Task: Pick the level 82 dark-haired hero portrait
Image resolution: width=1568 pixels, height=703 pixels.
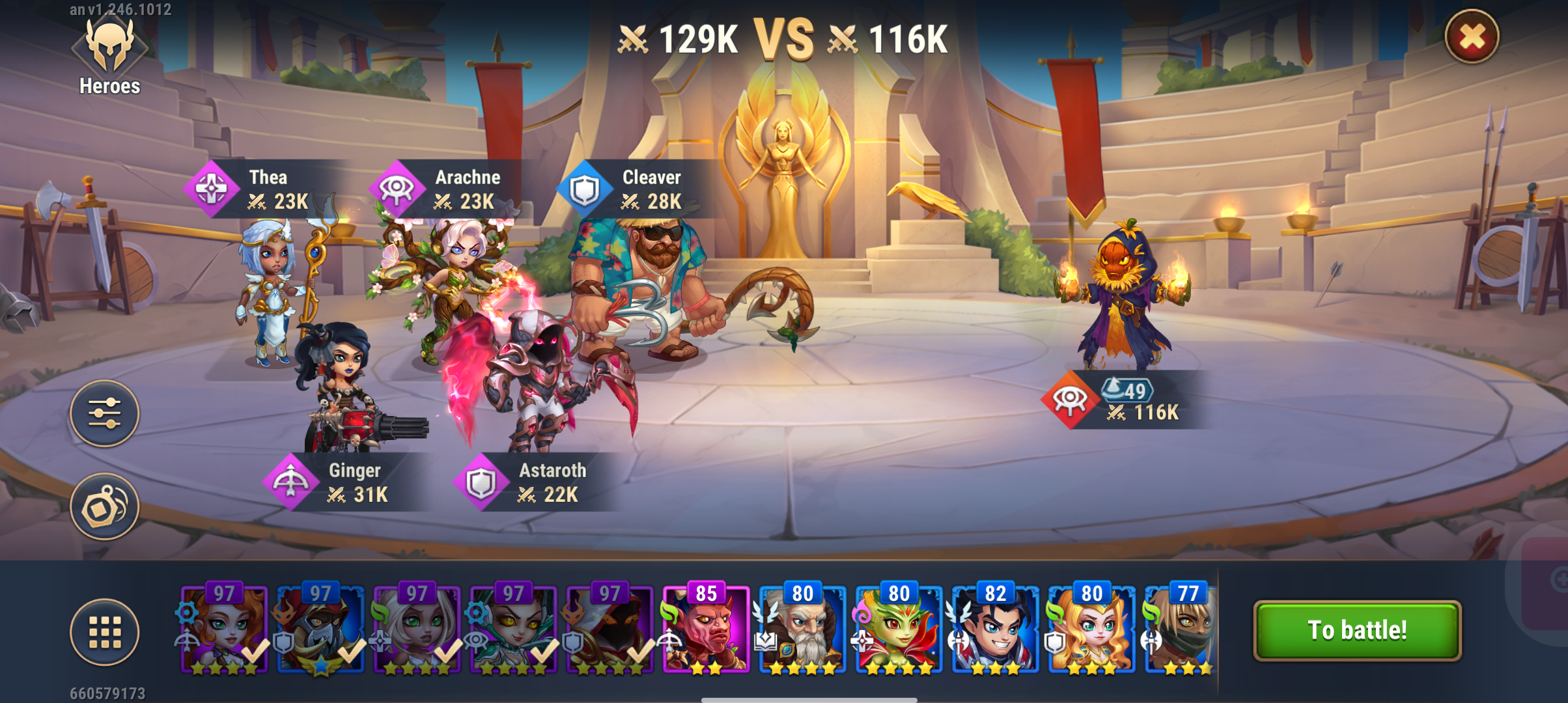Action: 995,629
